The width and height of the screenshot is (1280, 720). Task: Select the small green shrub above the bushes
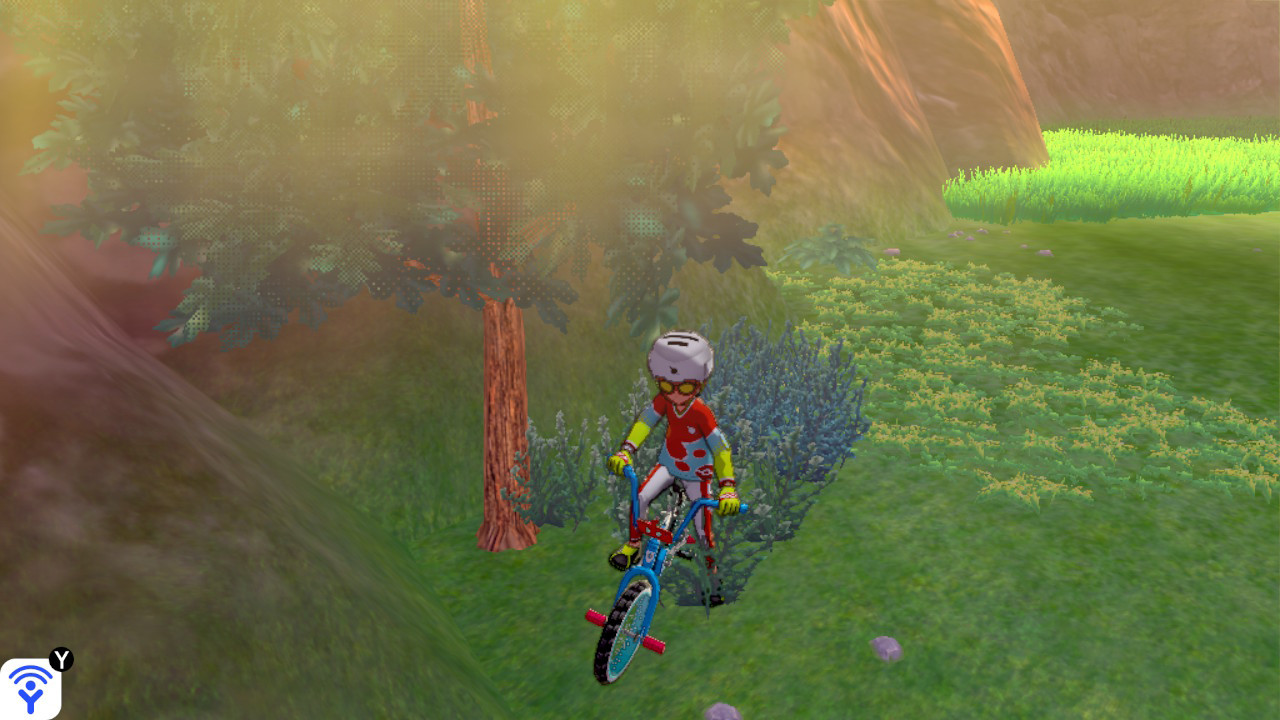(x=830, y=250)
